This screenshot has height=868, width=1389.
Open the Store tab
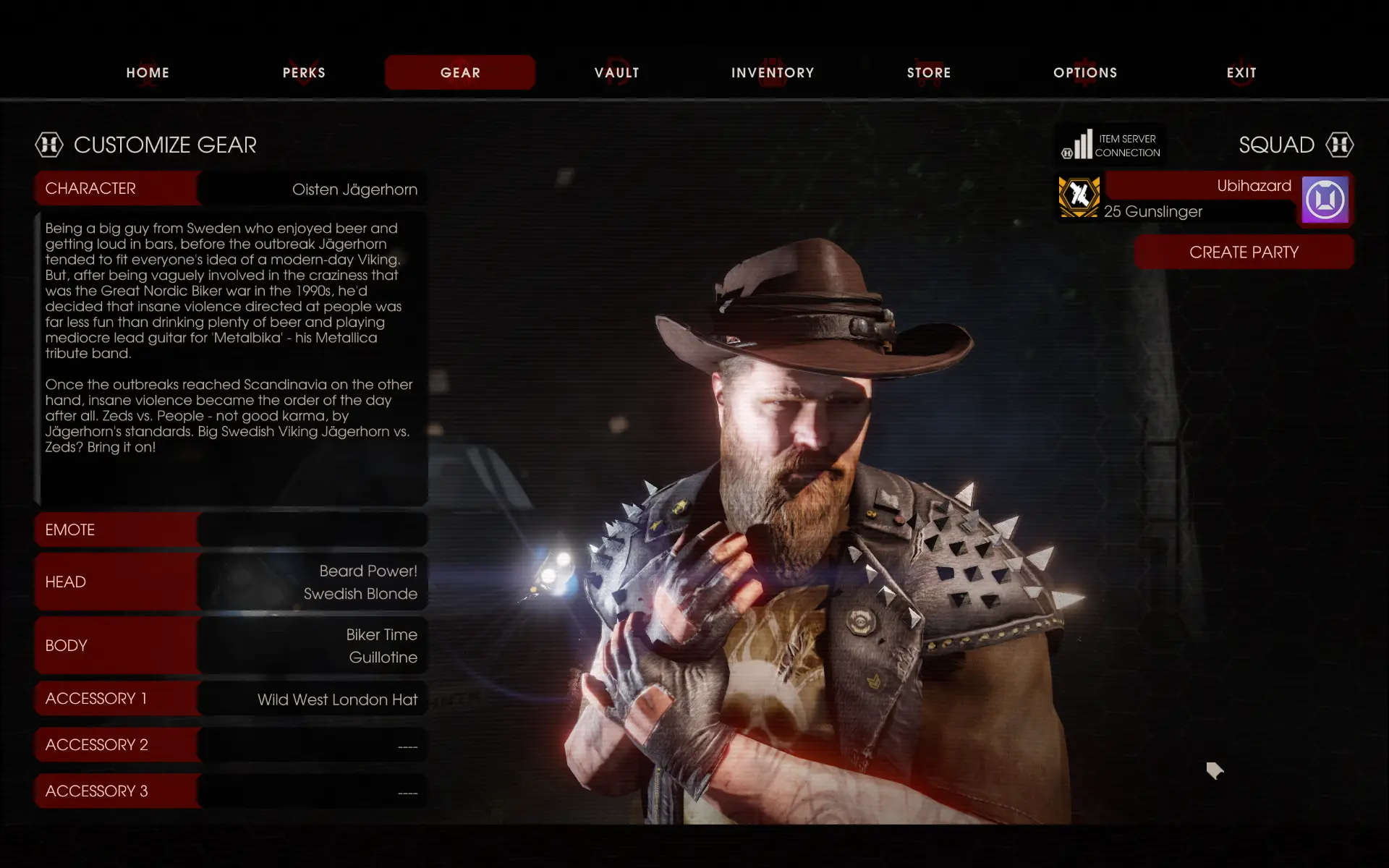click(x=929, y=72)
